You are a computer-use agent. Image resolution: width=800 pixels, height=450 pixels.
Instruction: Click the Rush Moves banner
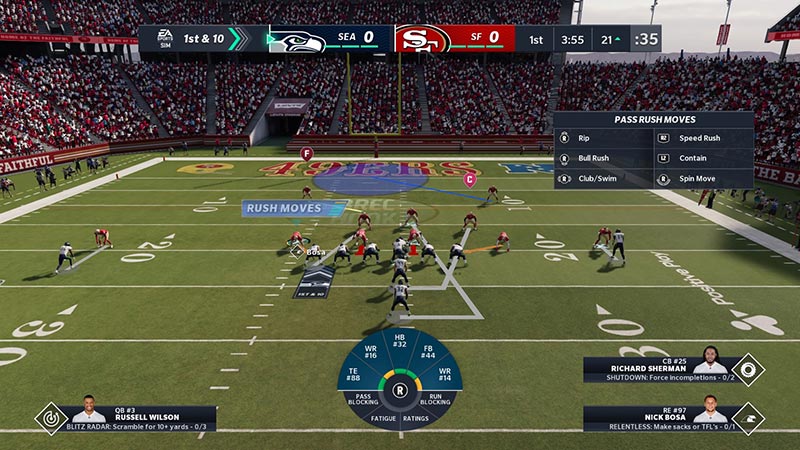[x=281, y=208]
